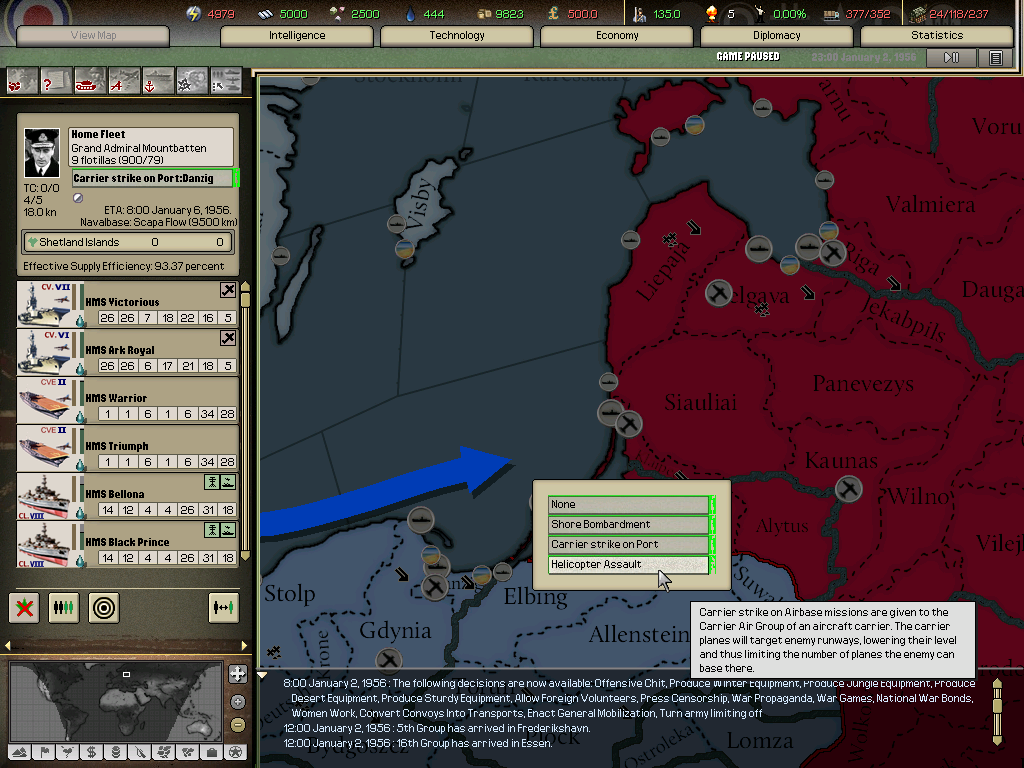Open the Intelligence screen
The width and height of the screenshot is (1024, 768).
(x=297, y=36)
